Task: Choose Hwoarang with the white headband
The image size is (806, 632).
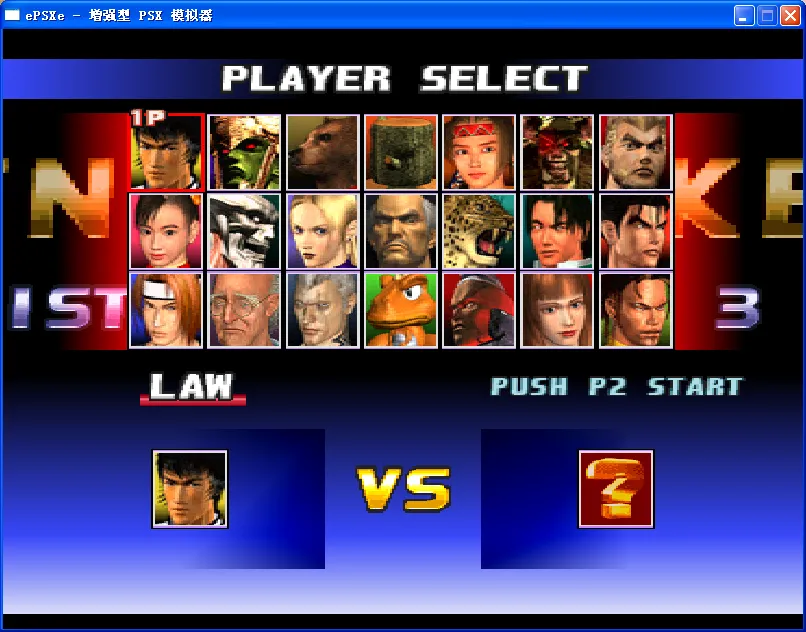Action: tap(166, 310)
